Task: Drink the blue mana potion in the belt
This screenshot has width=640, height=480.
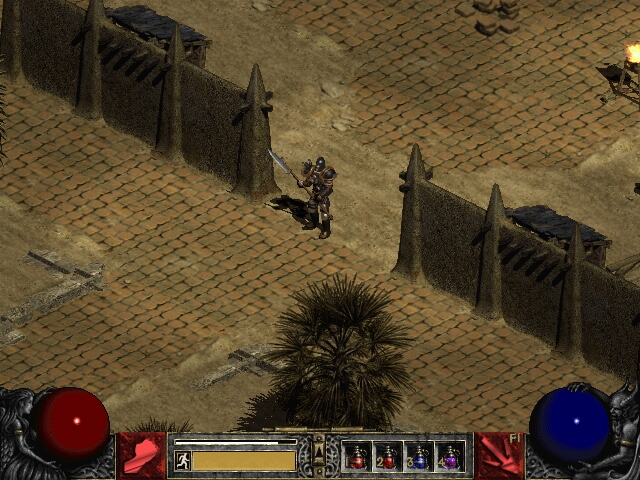Action: click(x=419, y=457)
